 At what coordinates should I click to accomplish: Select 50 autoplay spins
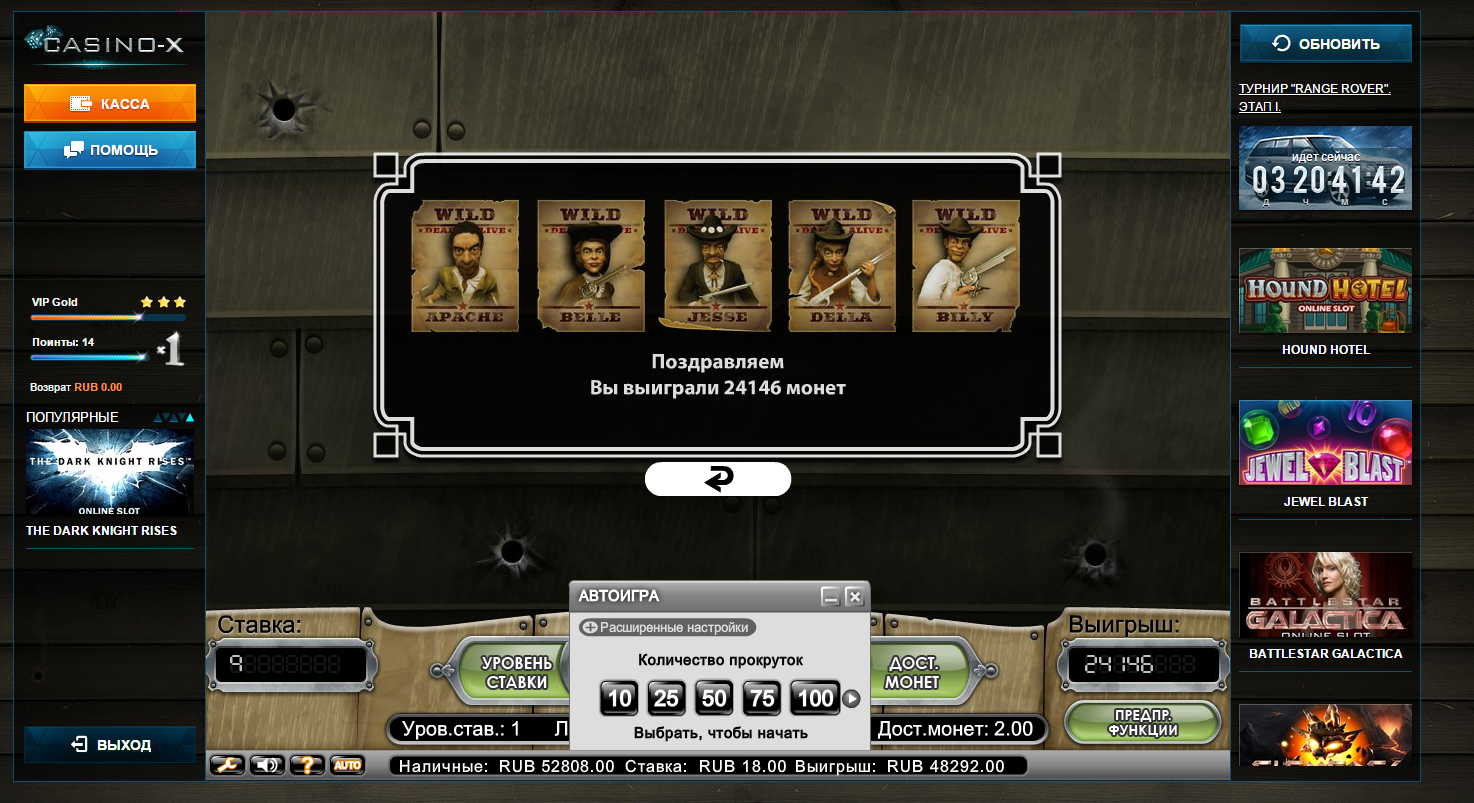[714, 698]
